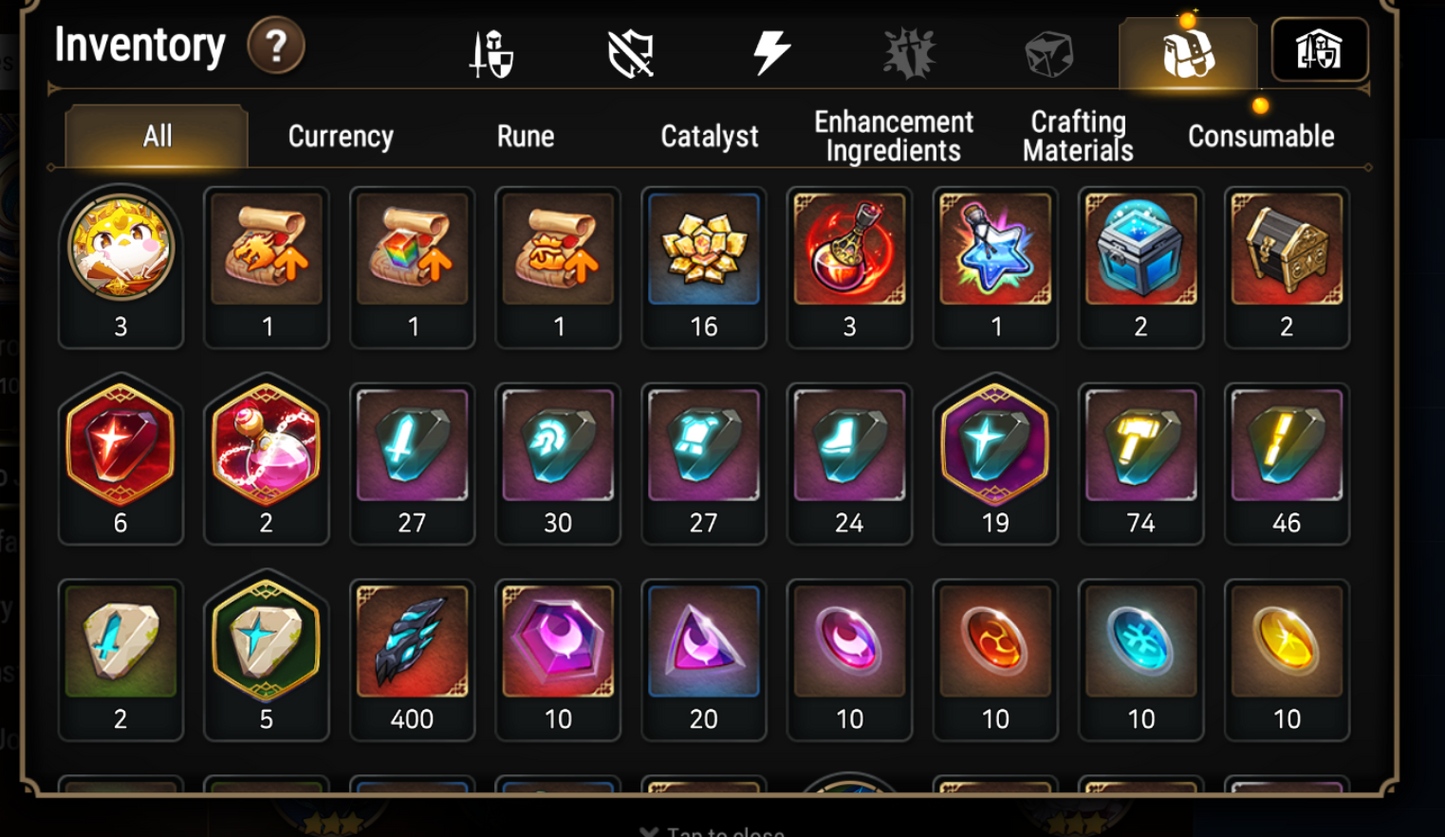Open the crossed-out shield category
1445x837 pixels.
(x=631, y=52)
